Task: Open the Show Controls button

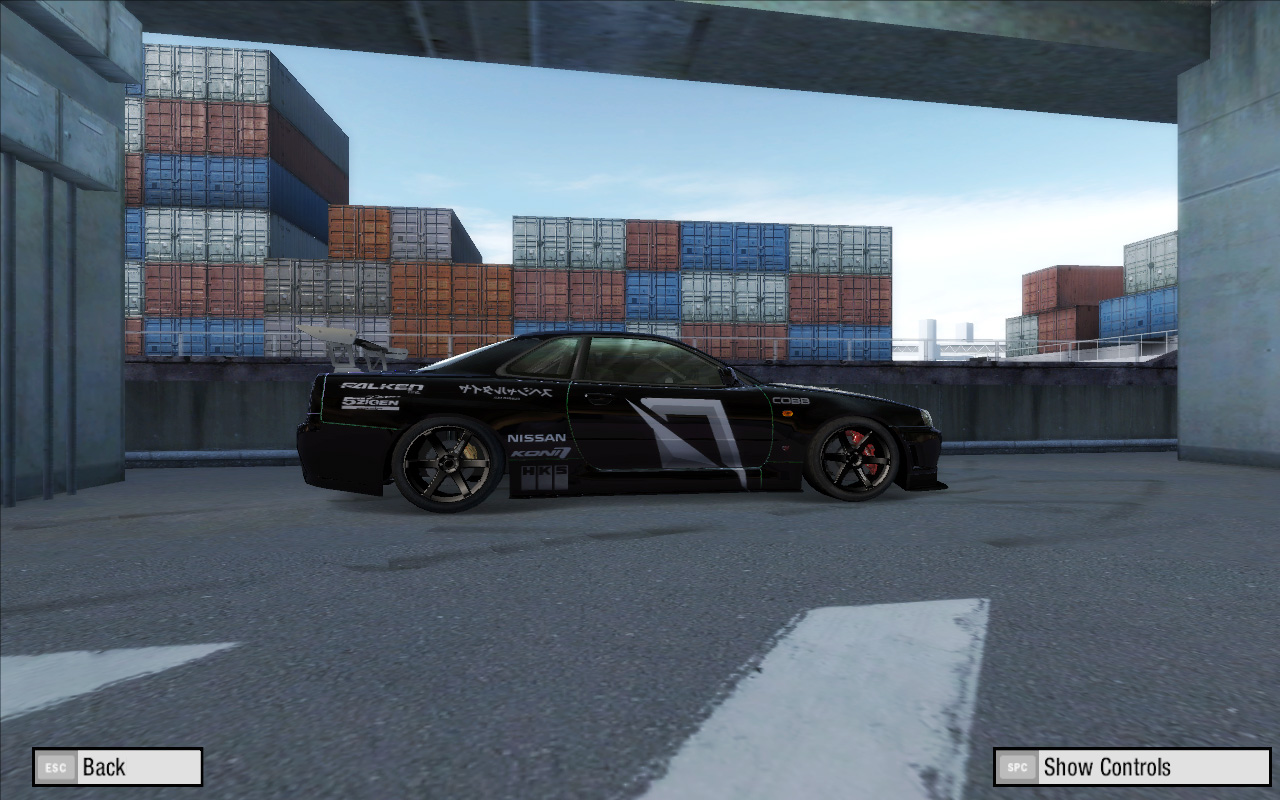Action: tap(1131, 767)
